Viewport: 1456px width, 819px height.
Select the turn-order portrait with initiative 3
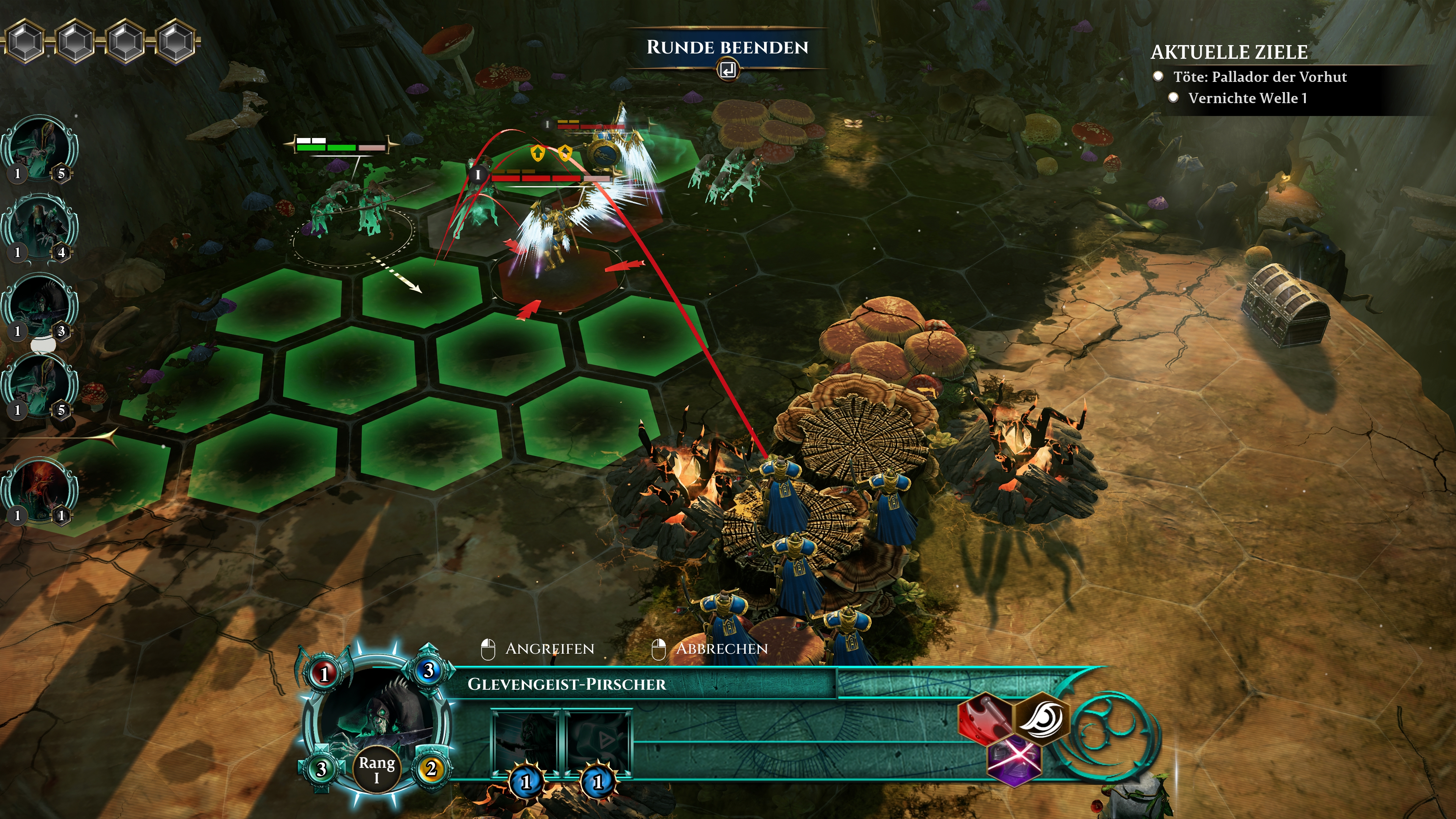39,306
